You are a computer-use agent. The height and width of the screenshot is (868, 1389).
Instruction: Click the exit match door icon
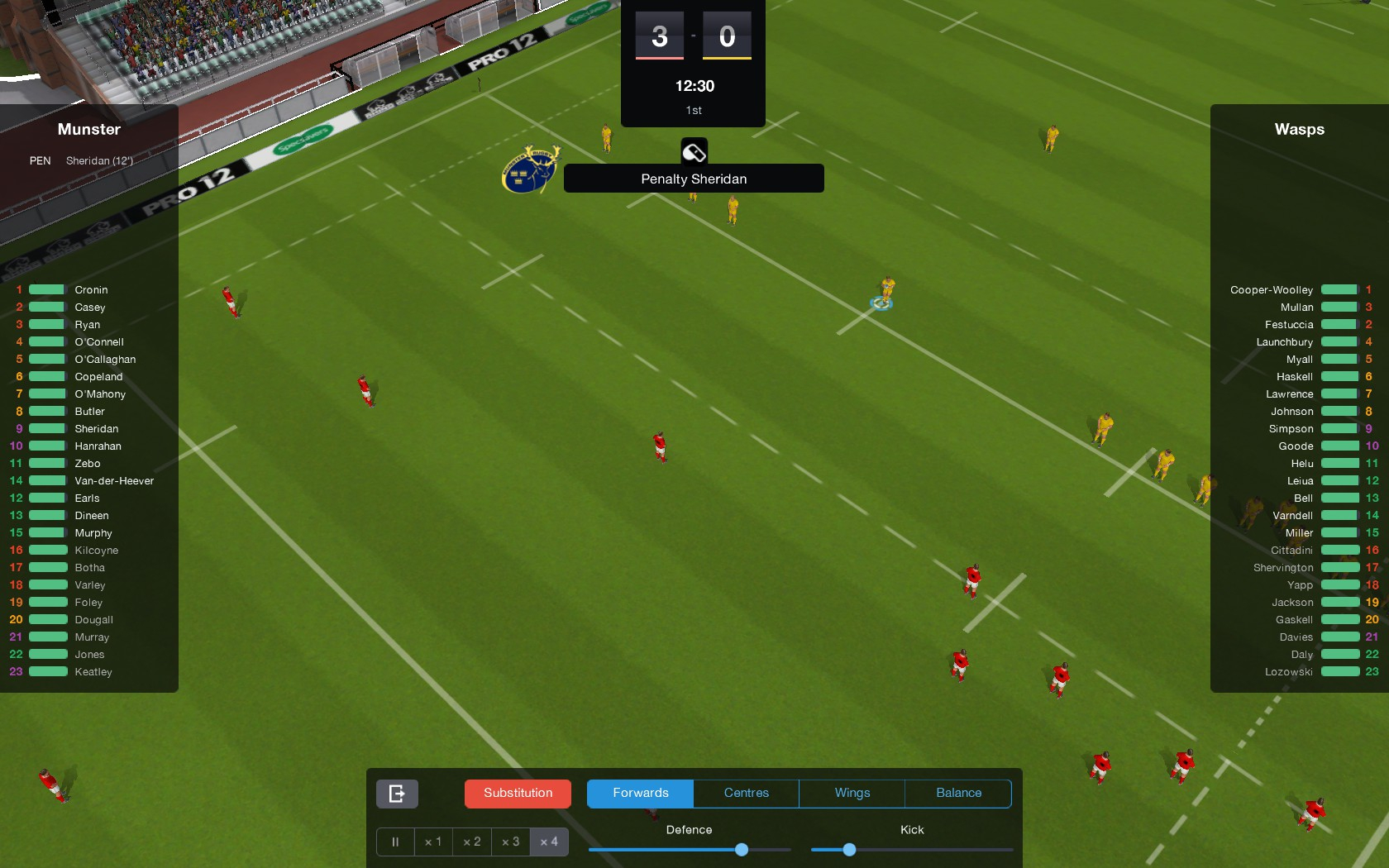[396, 793]
